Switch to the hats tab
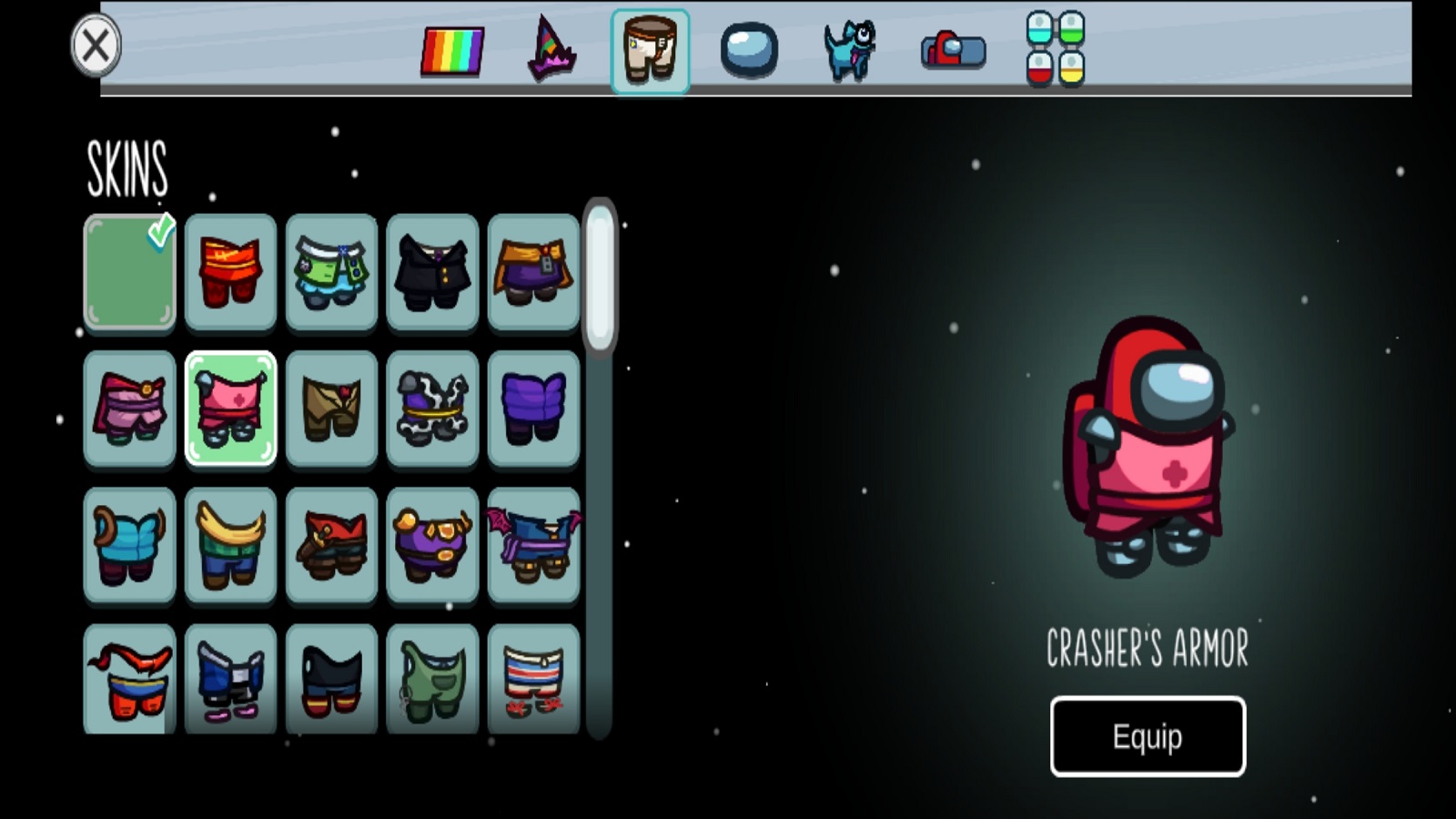The height and width of the screenshot is (819, 1456). click(551, 51)
